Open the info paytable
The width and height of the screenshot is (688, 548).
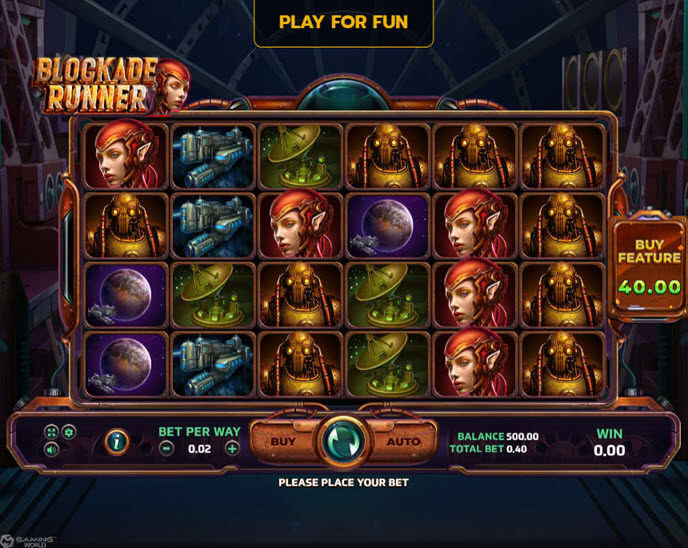pyautogui.click(x=117, y=441)
